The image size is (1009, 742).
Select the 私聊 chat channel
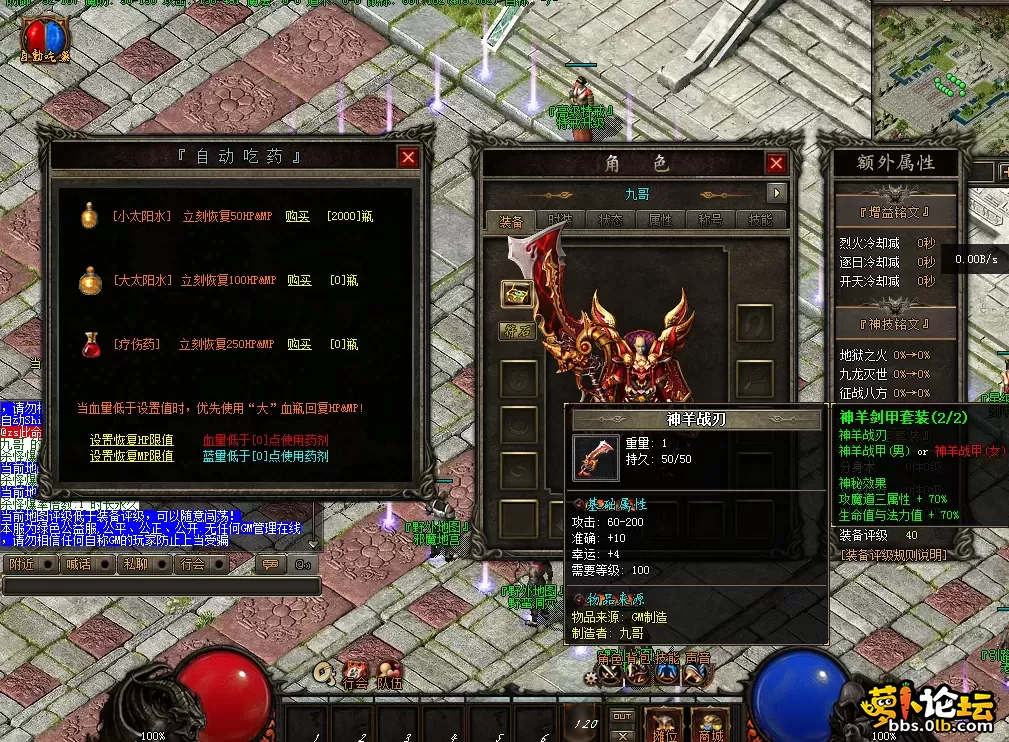[135, 564]
